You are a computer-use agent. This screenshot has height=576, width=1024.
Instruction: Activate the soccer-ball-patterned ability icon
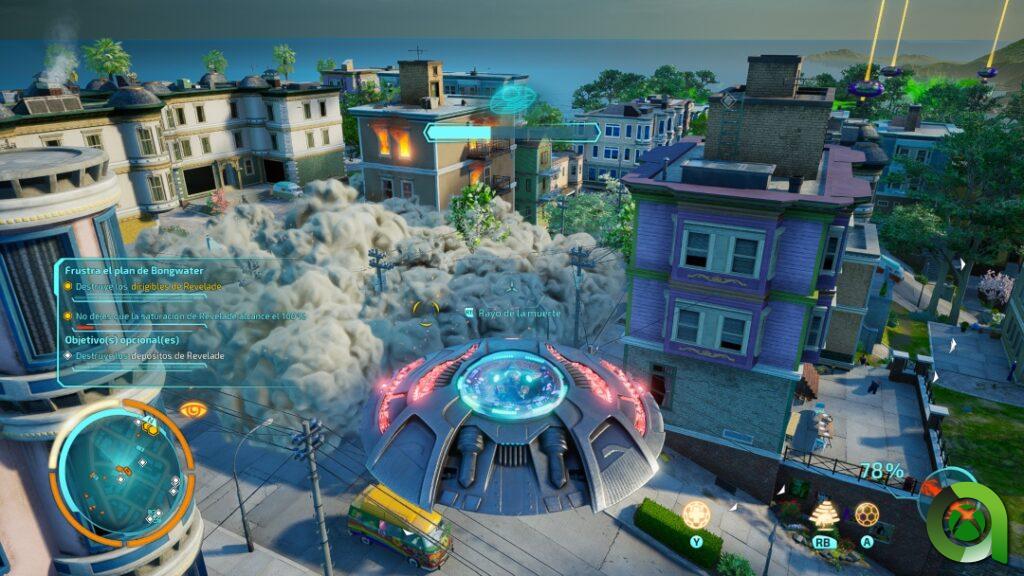tap(867, 514)
